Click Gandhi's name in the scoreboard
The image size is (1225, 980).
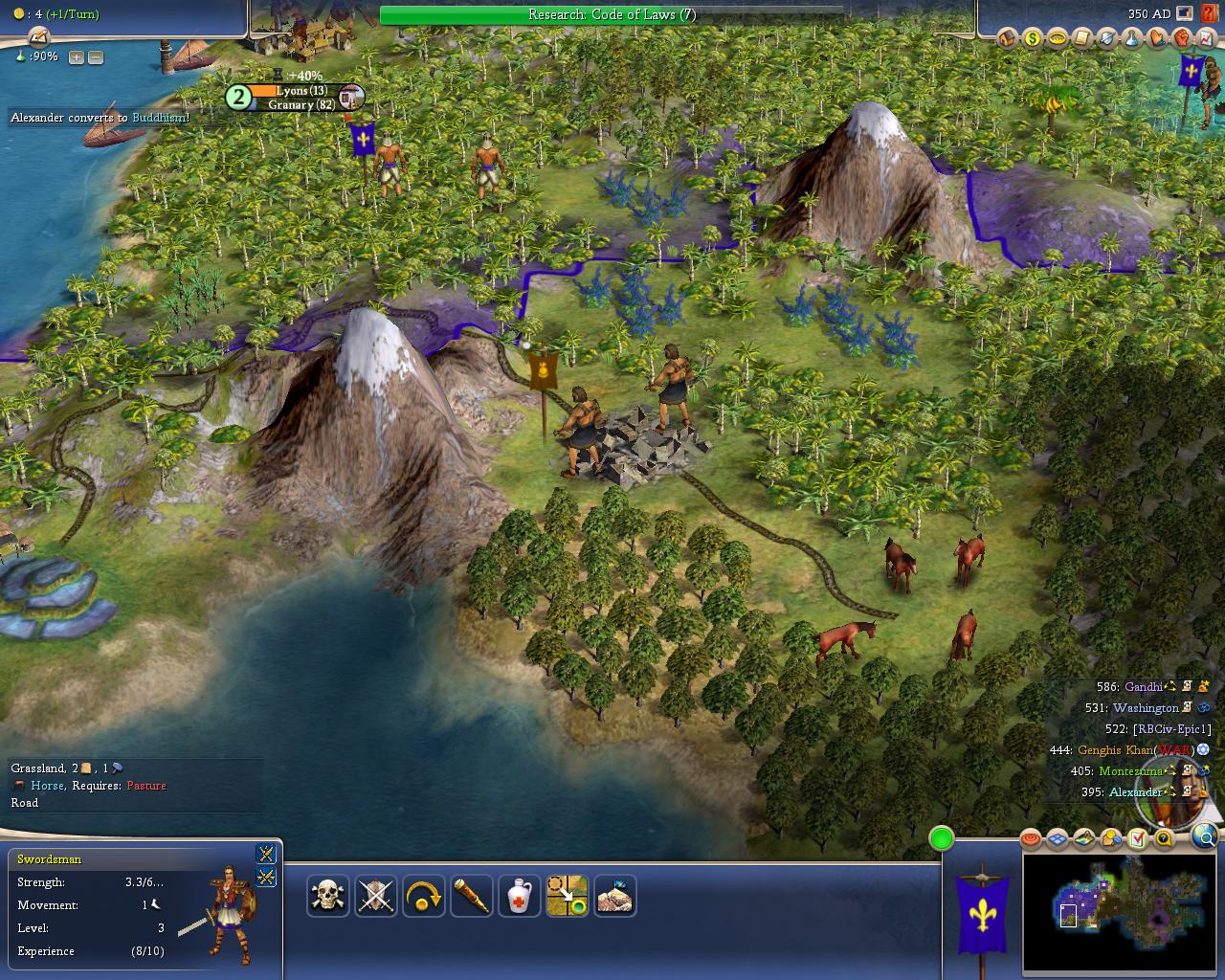1145,686
